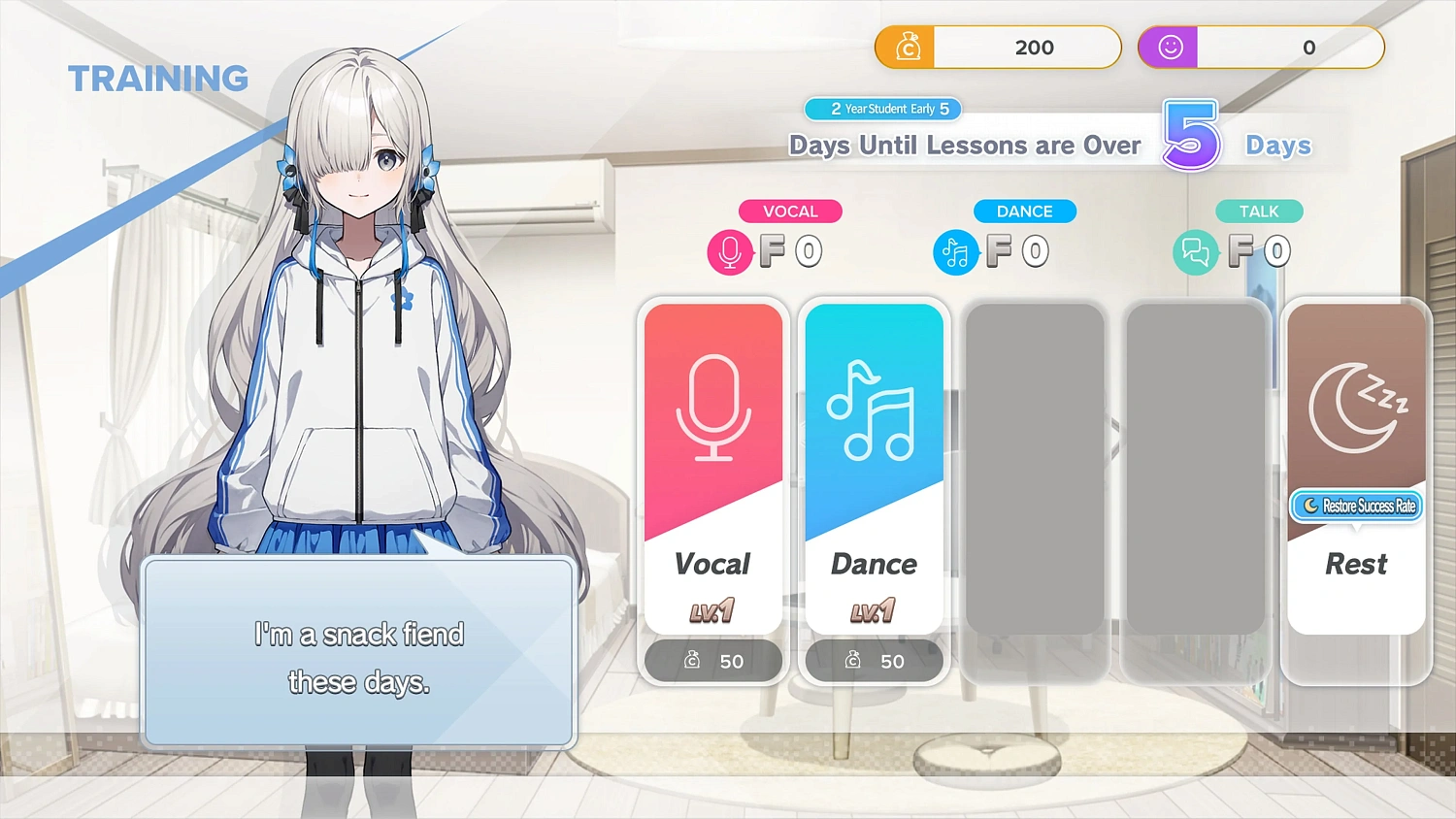Click the microphone icon beside the Vocal F rank
This screenshot has height=819, width=1456.
click(730, 251)
